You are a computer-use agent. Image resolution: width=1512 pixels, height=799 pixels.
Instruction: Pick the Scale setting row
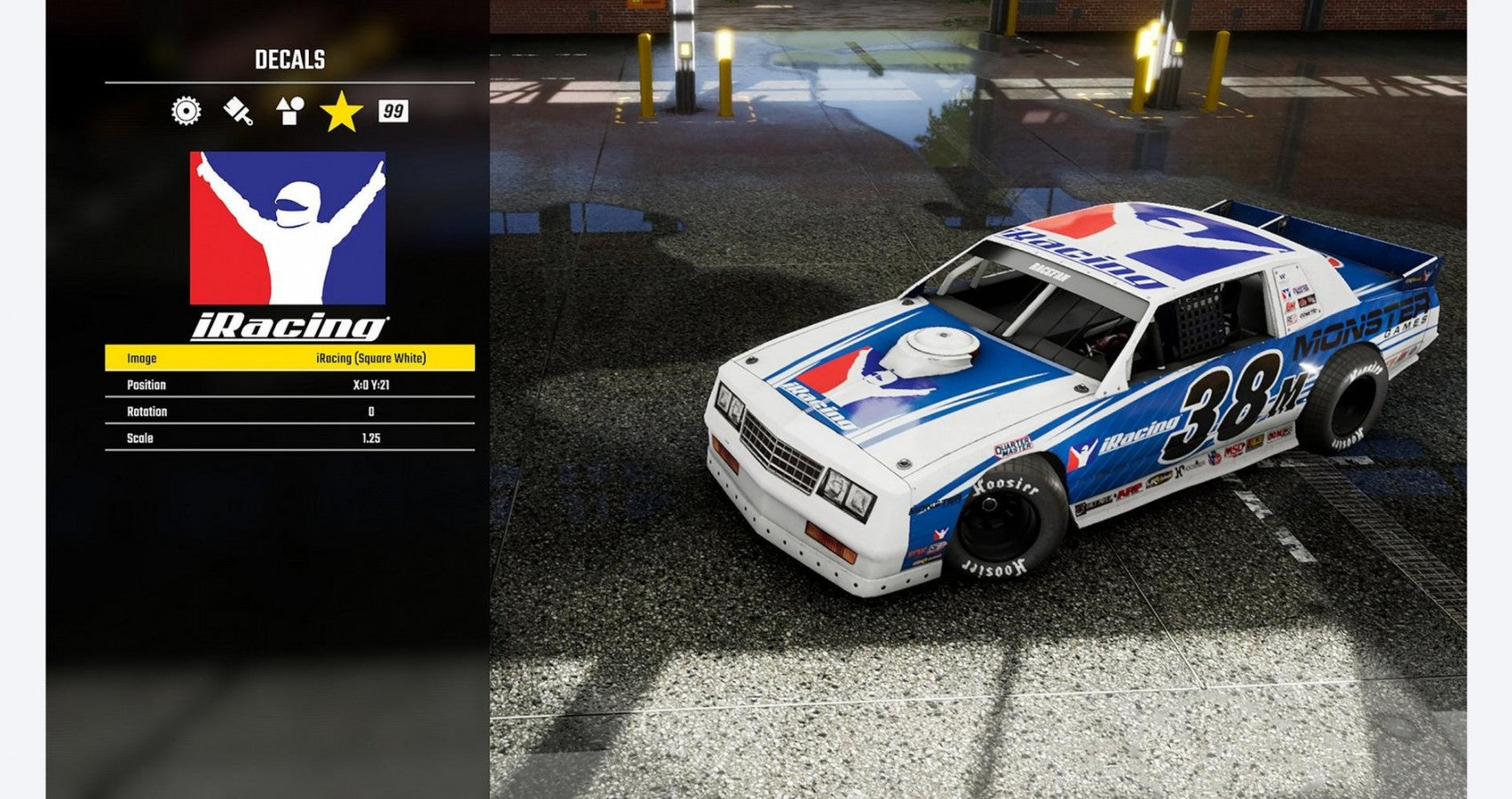click(x=289, y=438)
